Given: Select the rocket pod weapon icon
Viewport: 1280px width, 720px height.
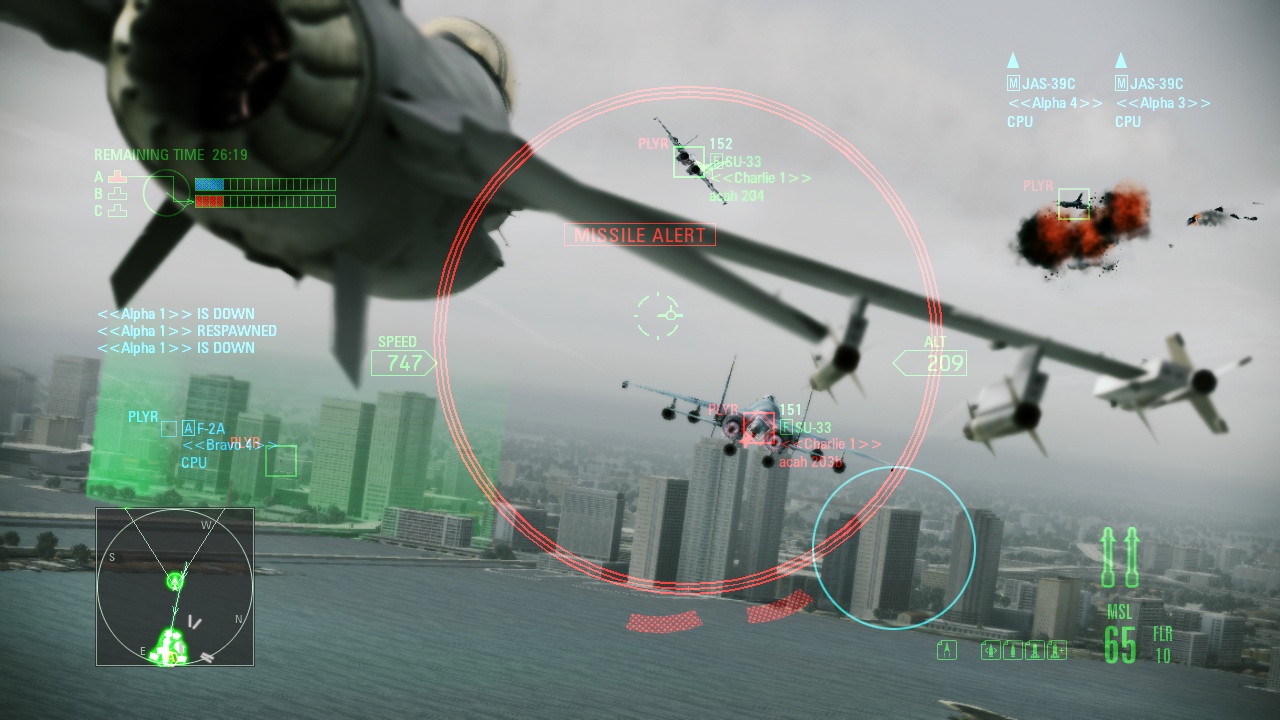Looking at the screenshot, I should [x=1035, y=648].
